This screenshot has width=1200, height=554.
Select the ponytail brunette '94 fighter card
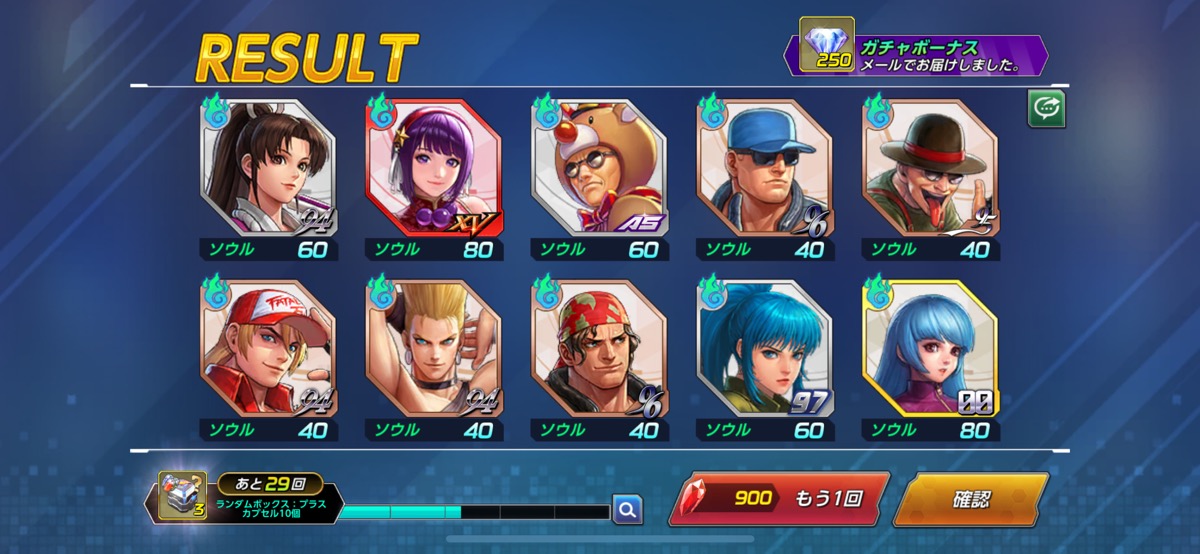click(x=268, y=167)
